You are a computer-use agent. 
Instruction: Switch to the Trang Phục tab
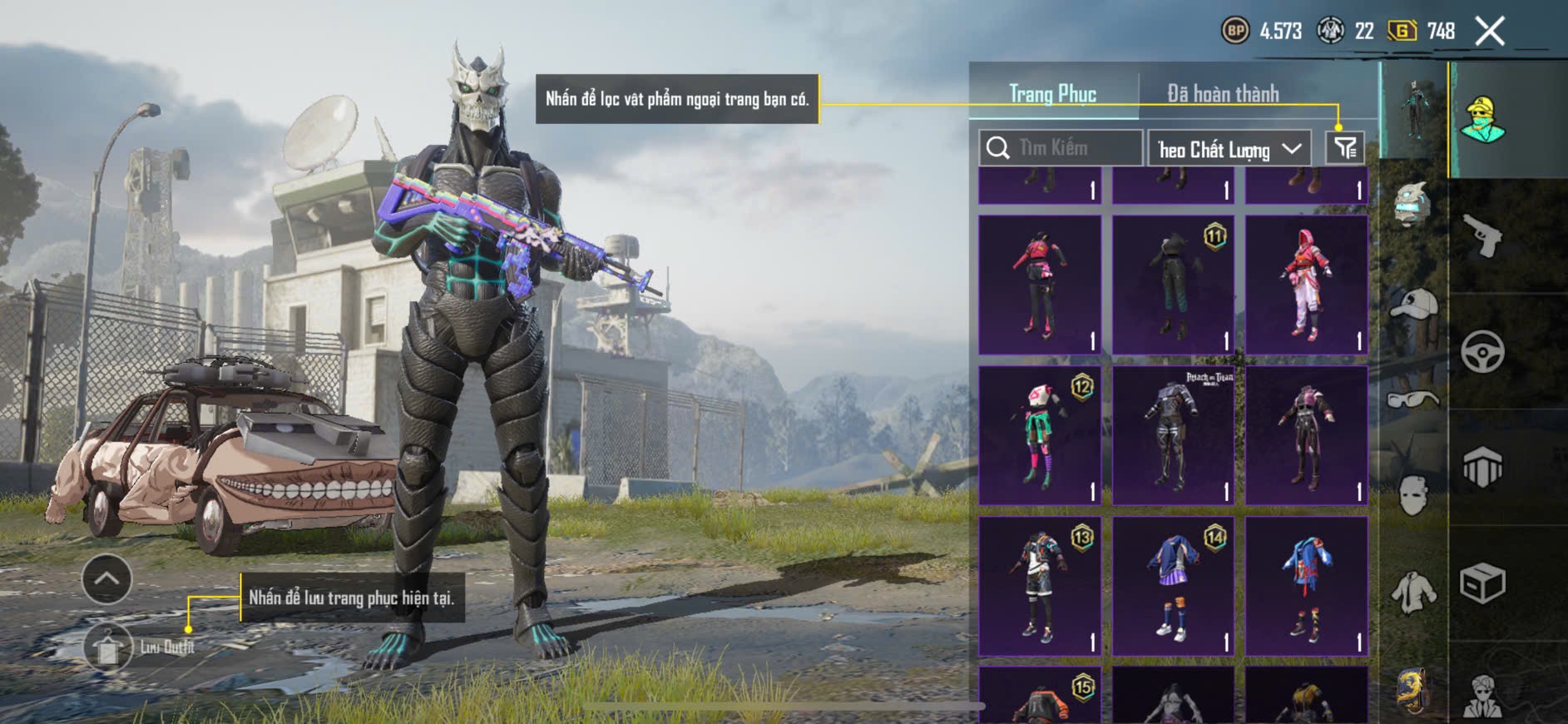click(x=1052, y=94)
